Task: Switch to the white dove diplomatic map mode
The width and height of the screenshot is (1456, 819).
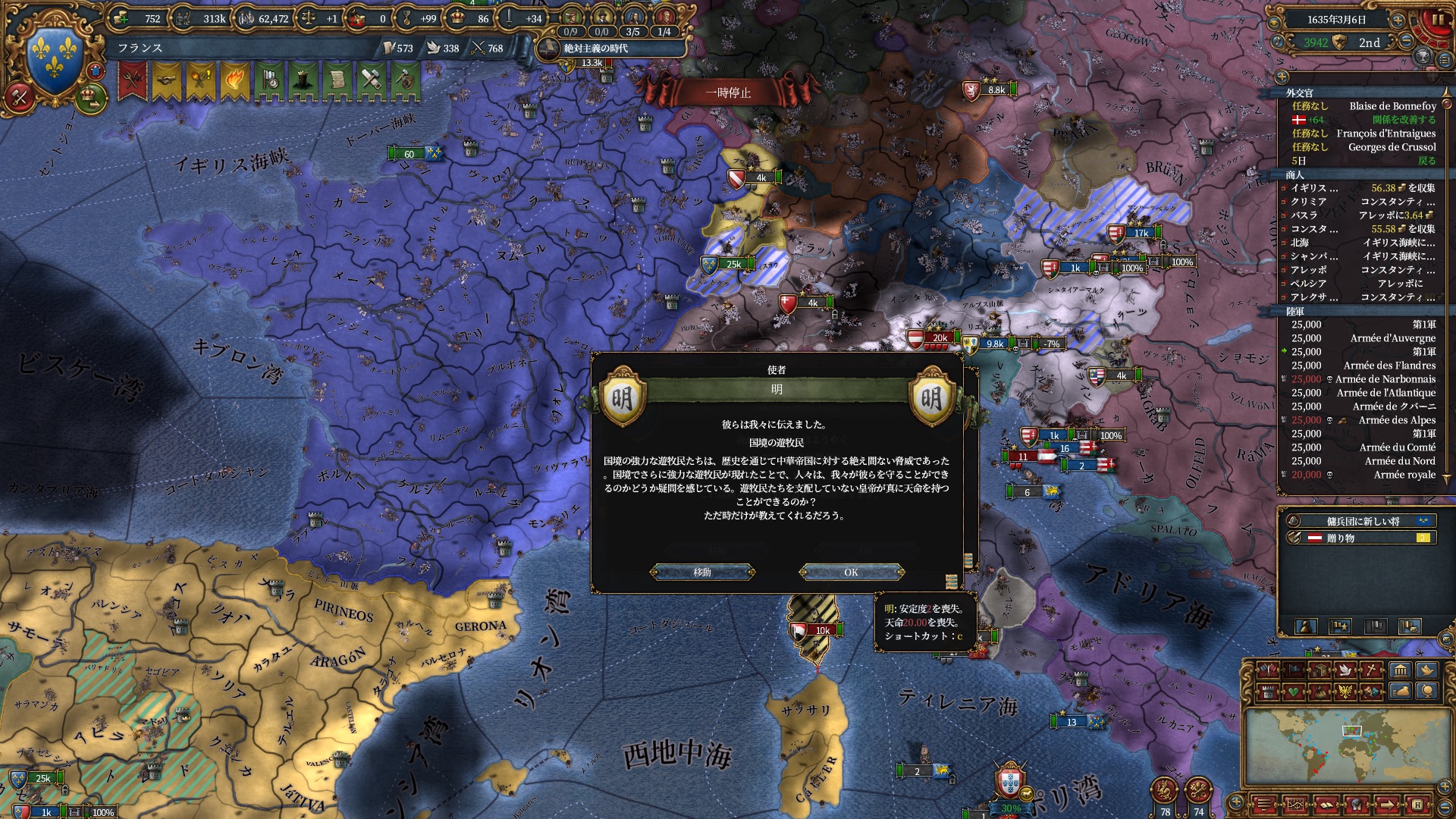Action: click(x=1345, y=670)
